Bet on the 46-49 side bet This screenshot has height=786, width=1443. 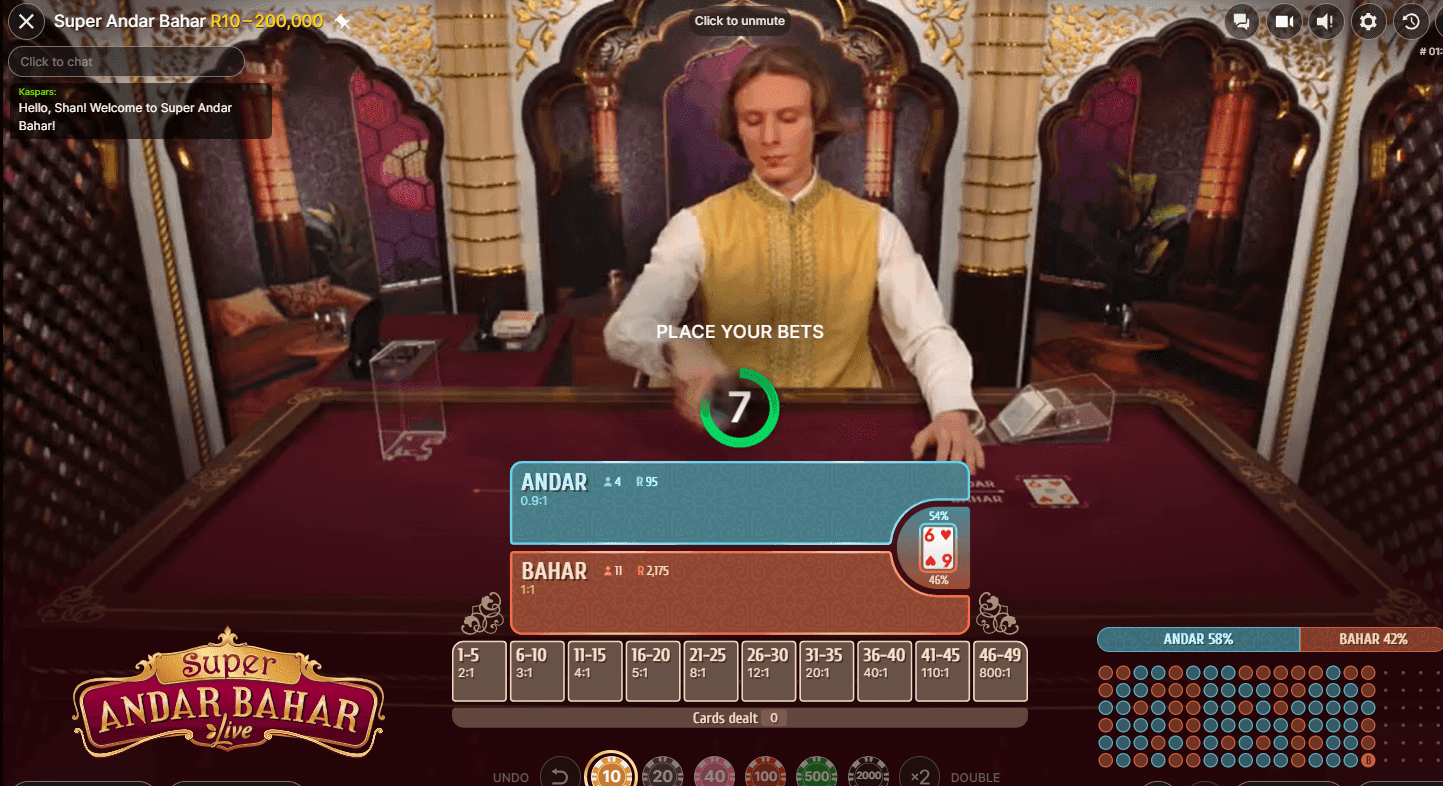1000,670
